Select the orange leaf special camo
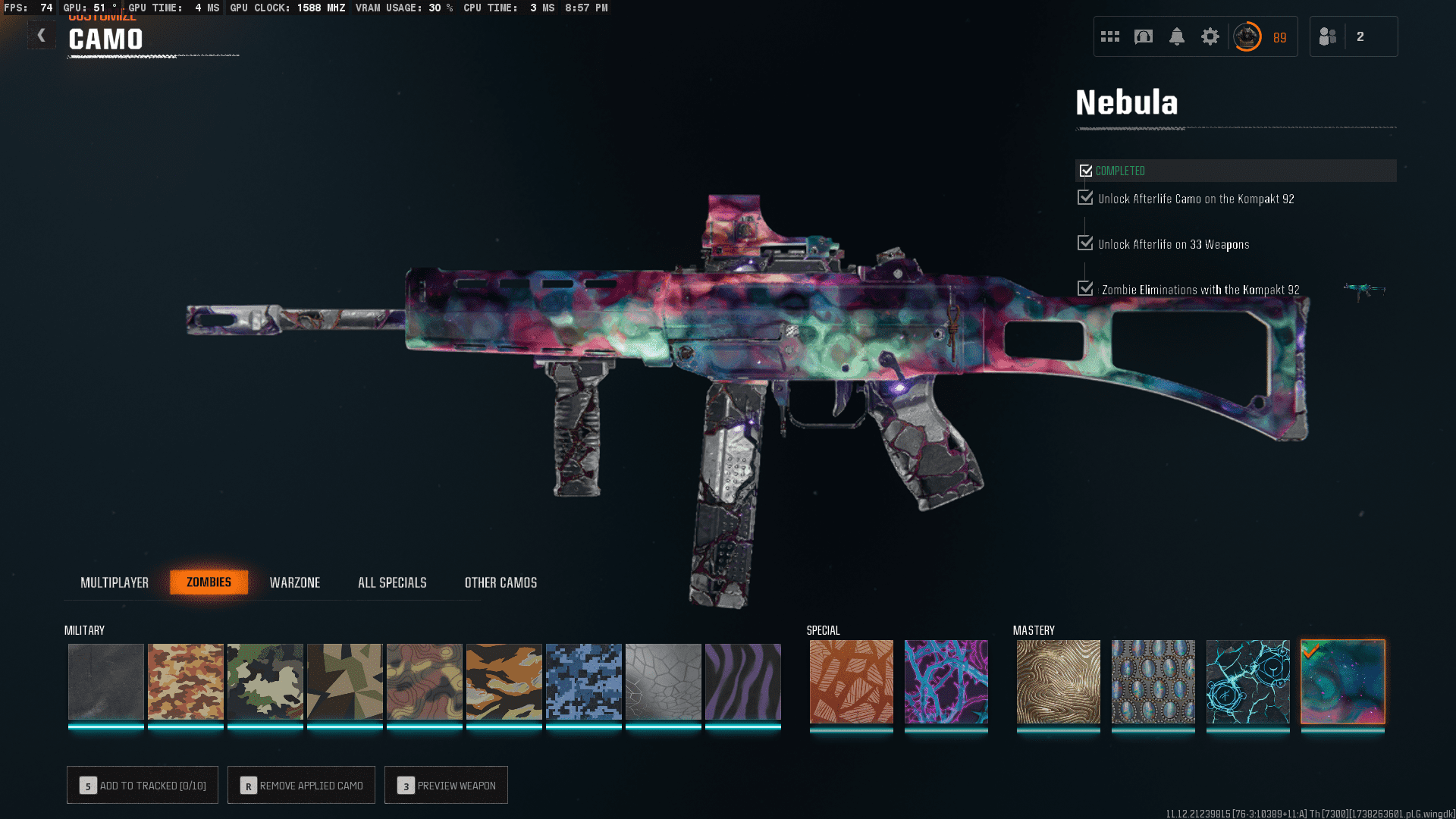The width and height of the screenshot is (1456, 819). coord(852,681)
